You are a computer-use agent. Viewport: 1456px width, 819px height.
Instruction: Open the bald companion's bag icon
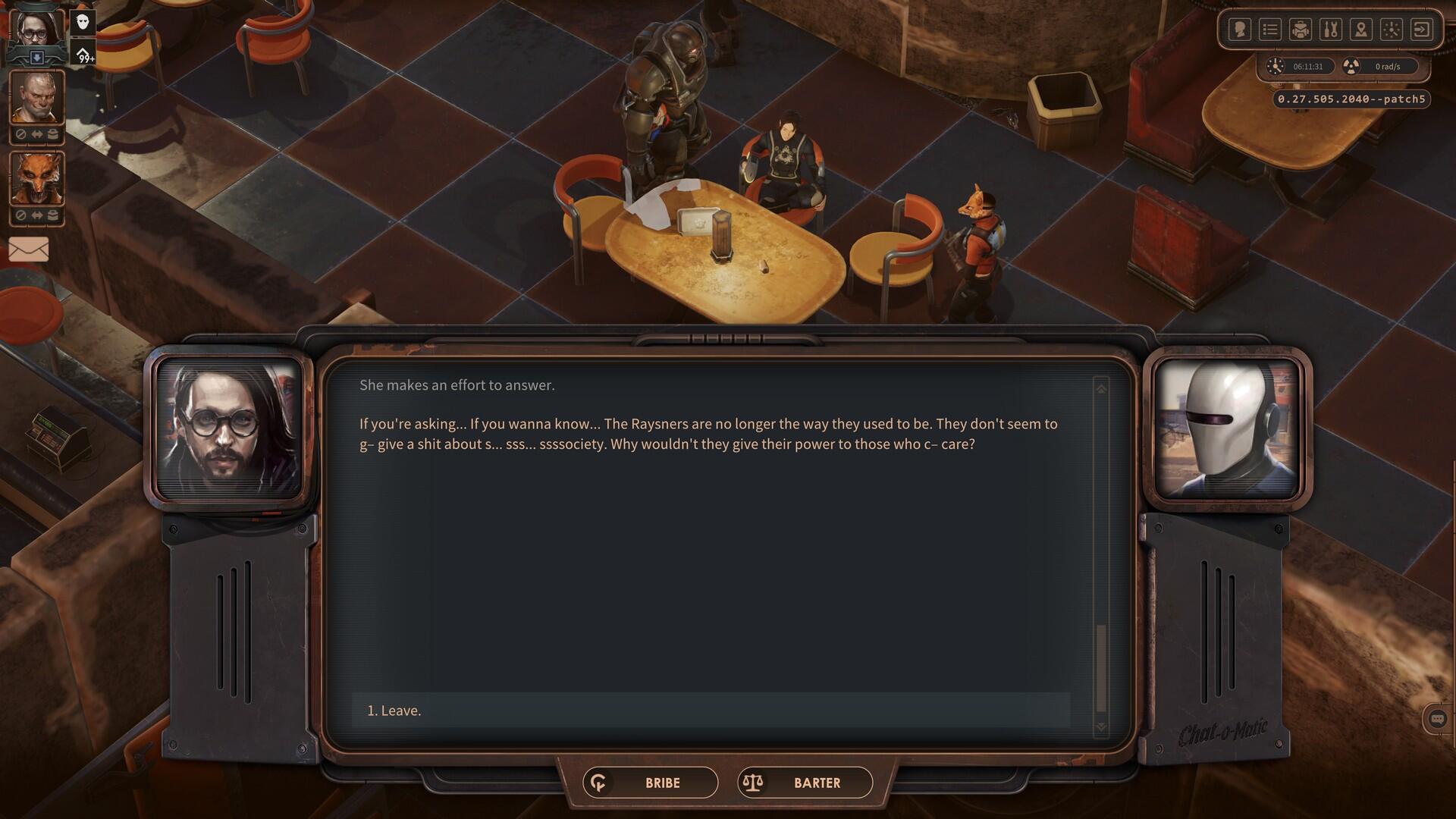[x=53, y=133]
